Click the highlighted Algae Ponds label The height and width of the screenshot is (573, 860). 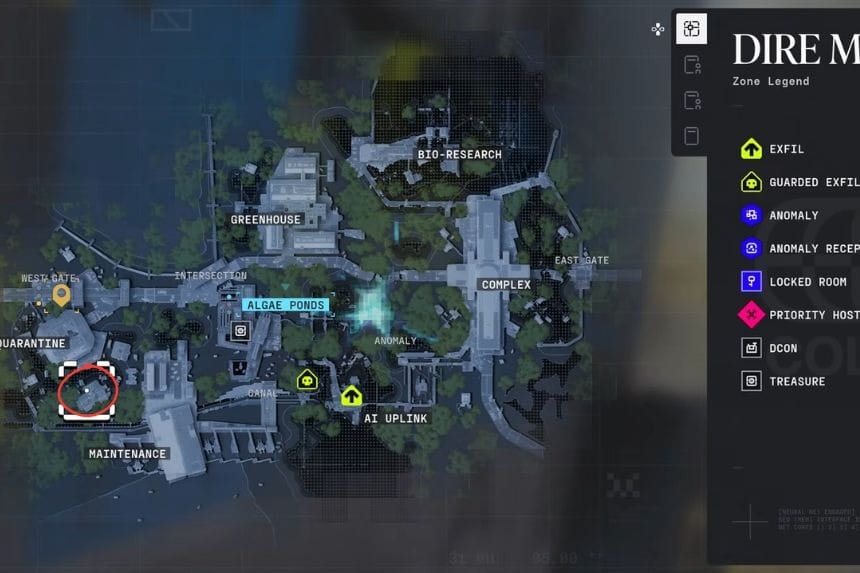[285, 305]
